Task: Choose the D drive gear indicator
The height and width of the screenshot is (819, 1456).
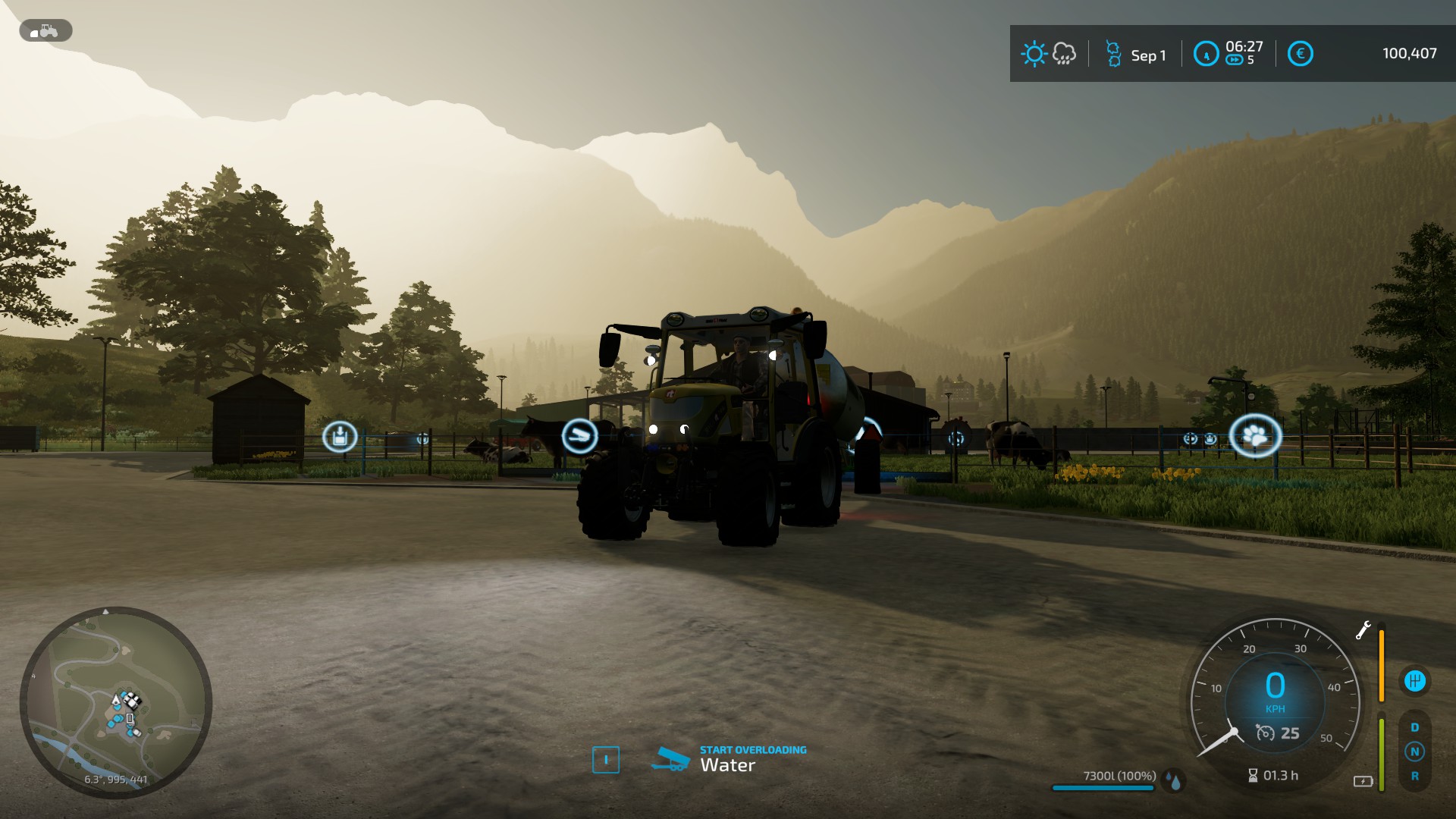Action: coord(1414,727)
